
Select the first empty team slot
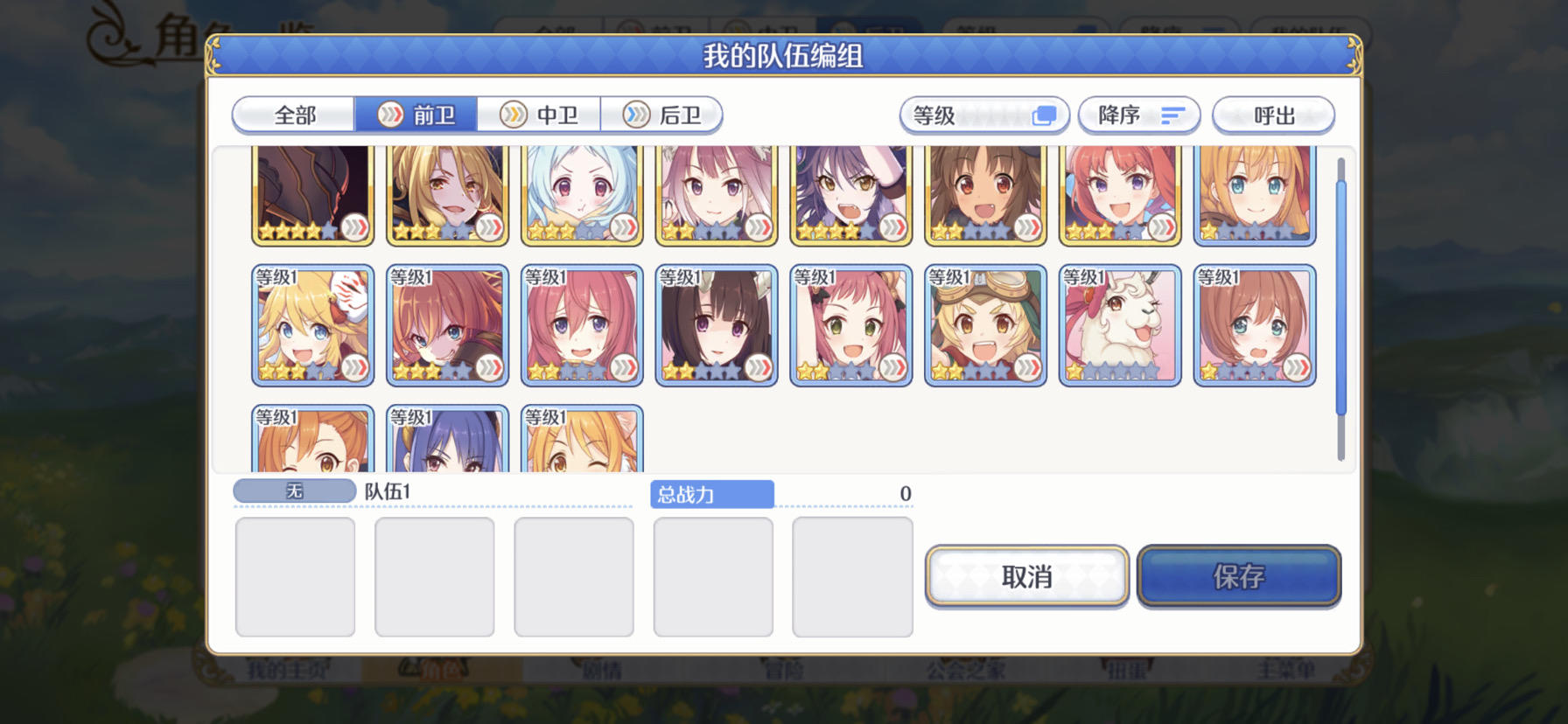pos(295,577)
